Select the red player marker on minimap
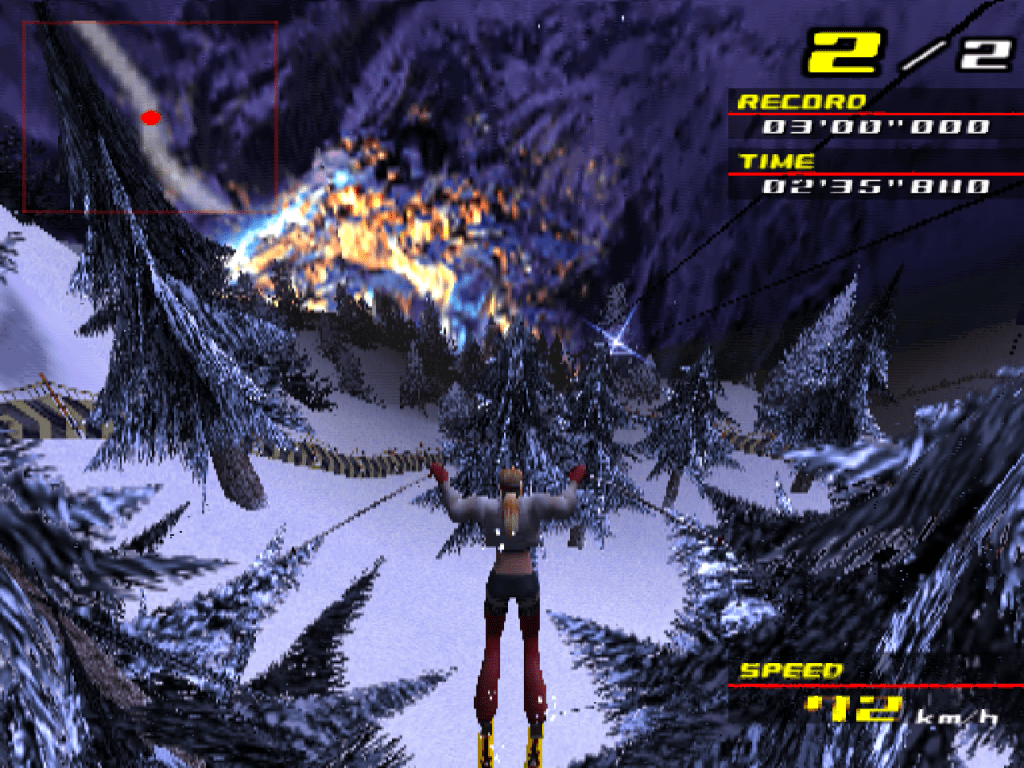This screenshot has width=1024, height=768. [x=151, y=118]
